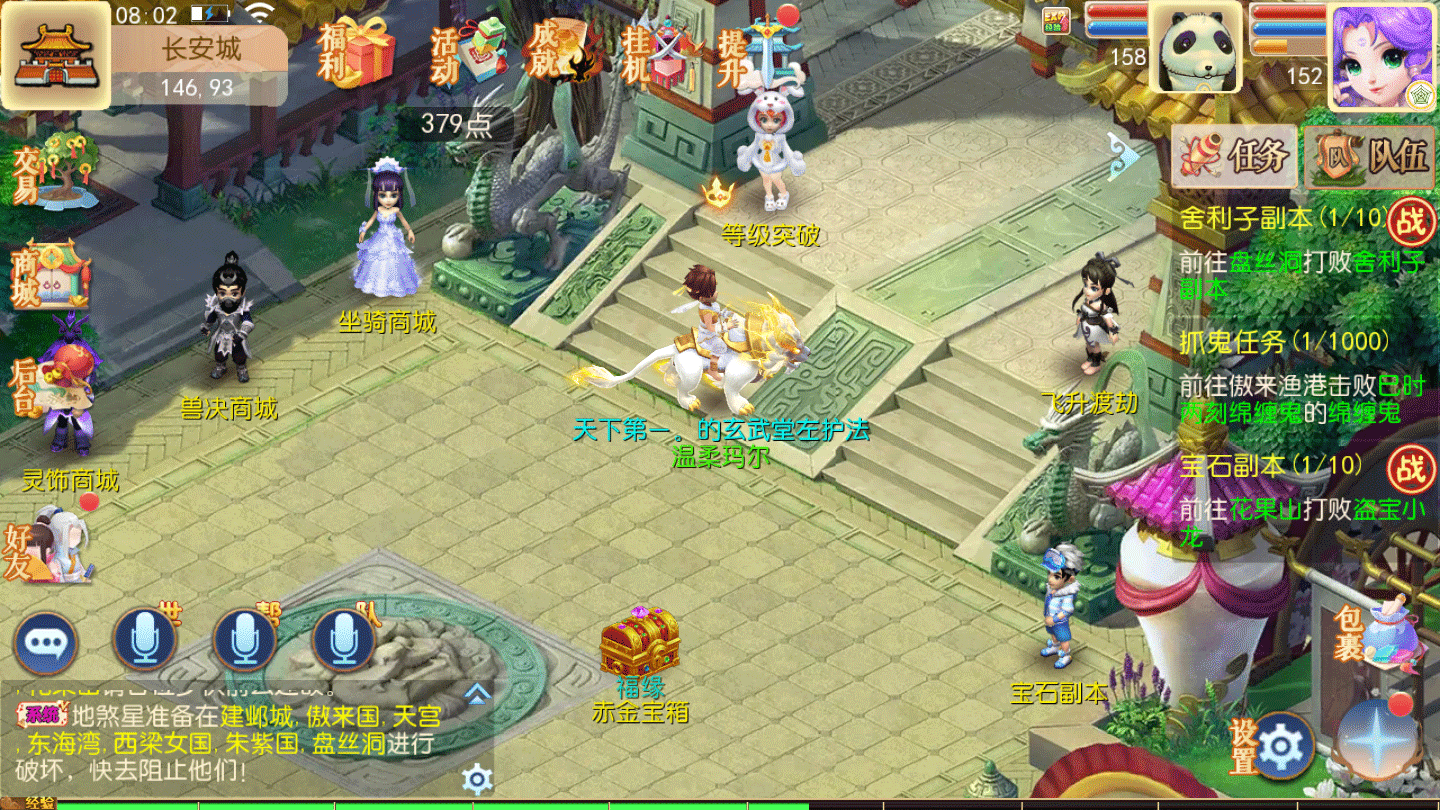This screenshot has height=810, width=1440.
Task: Expand the chat log with up arrow
Action: (477, 693)
